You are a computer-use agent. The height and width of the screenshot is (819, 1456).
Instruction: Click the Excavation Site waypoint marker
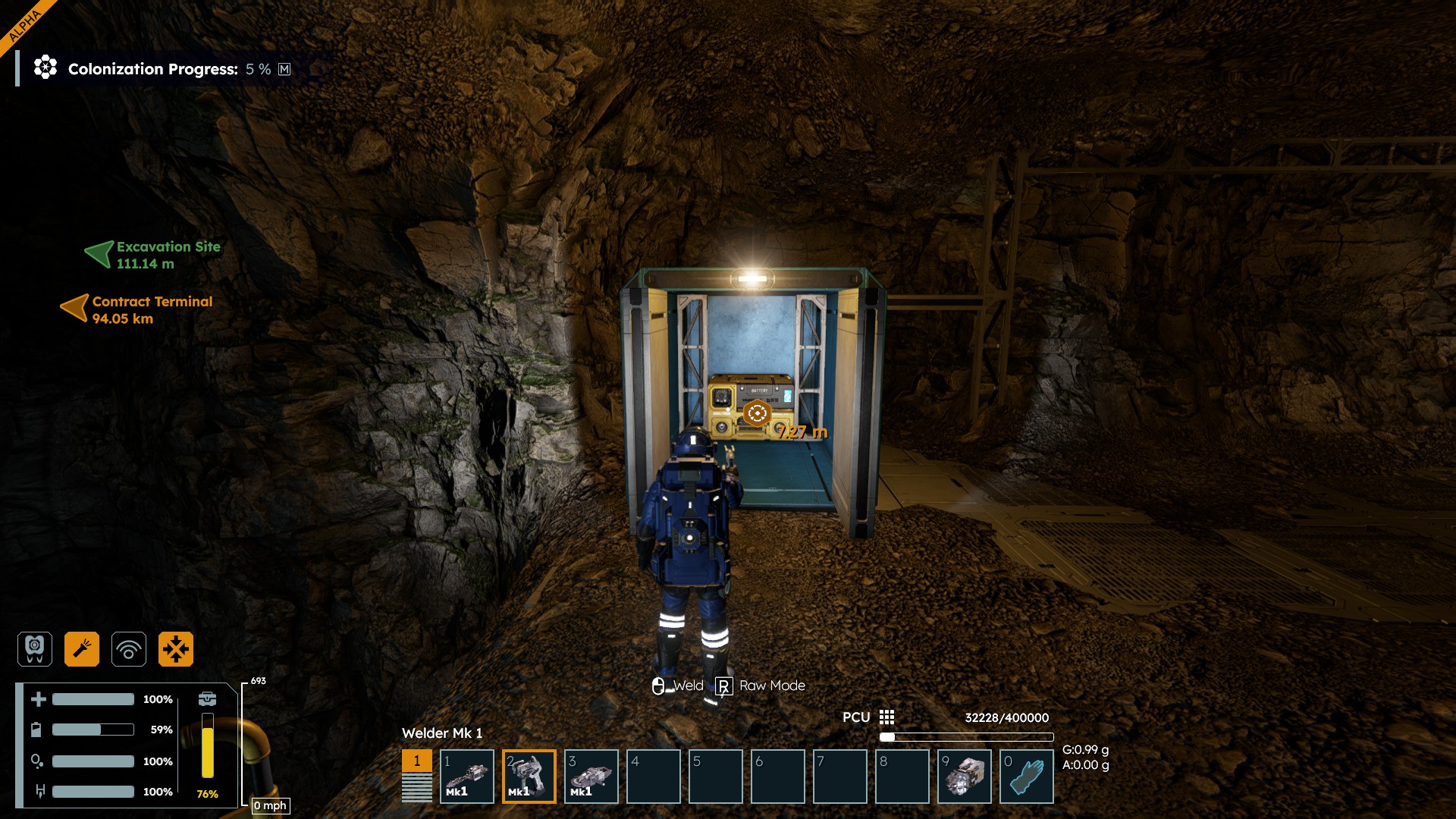coord(99,254)
